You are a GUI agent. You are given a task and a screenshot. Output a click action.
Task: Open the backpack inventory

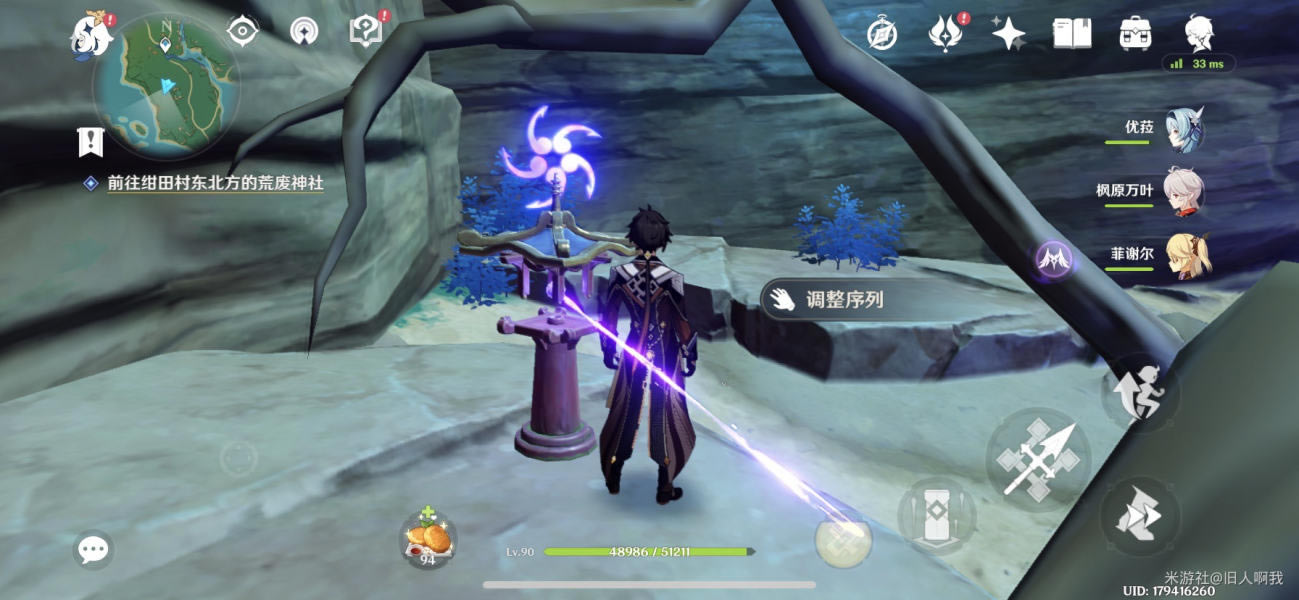[1135, 34]
